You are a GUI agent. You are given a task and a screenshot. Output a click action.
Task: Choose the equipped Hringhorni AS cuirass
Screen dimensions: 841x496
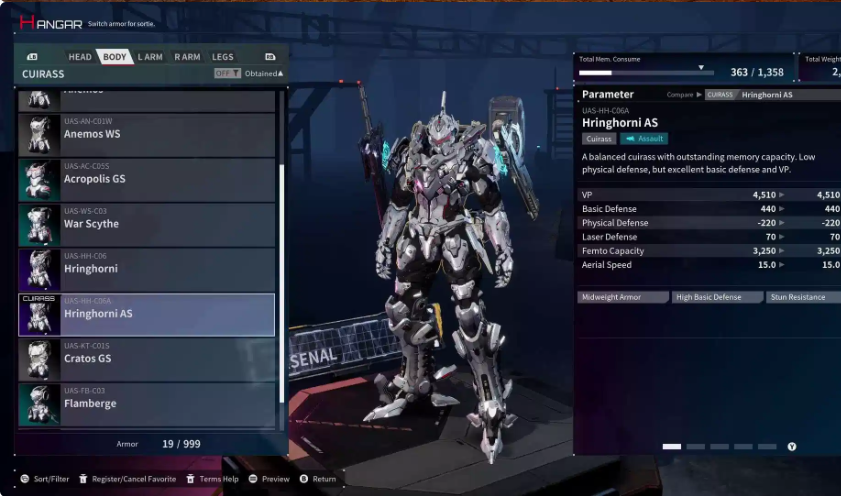click(x=147, y=314)
